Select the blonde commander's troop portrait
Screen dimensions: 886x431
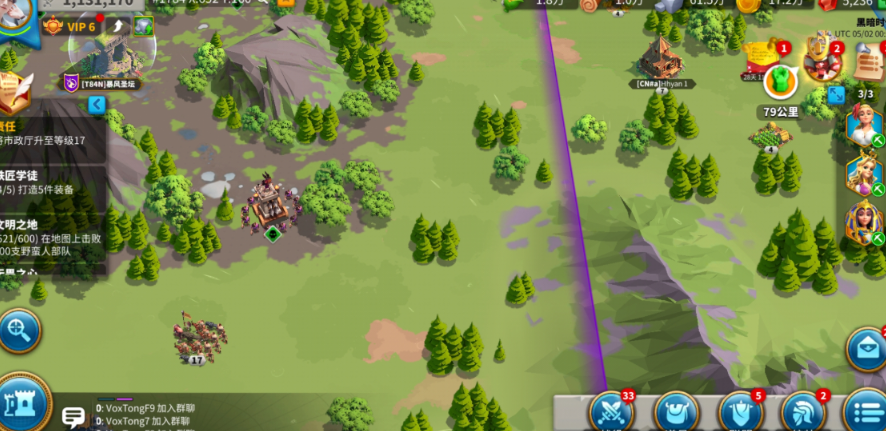click(x=862, y=173)
